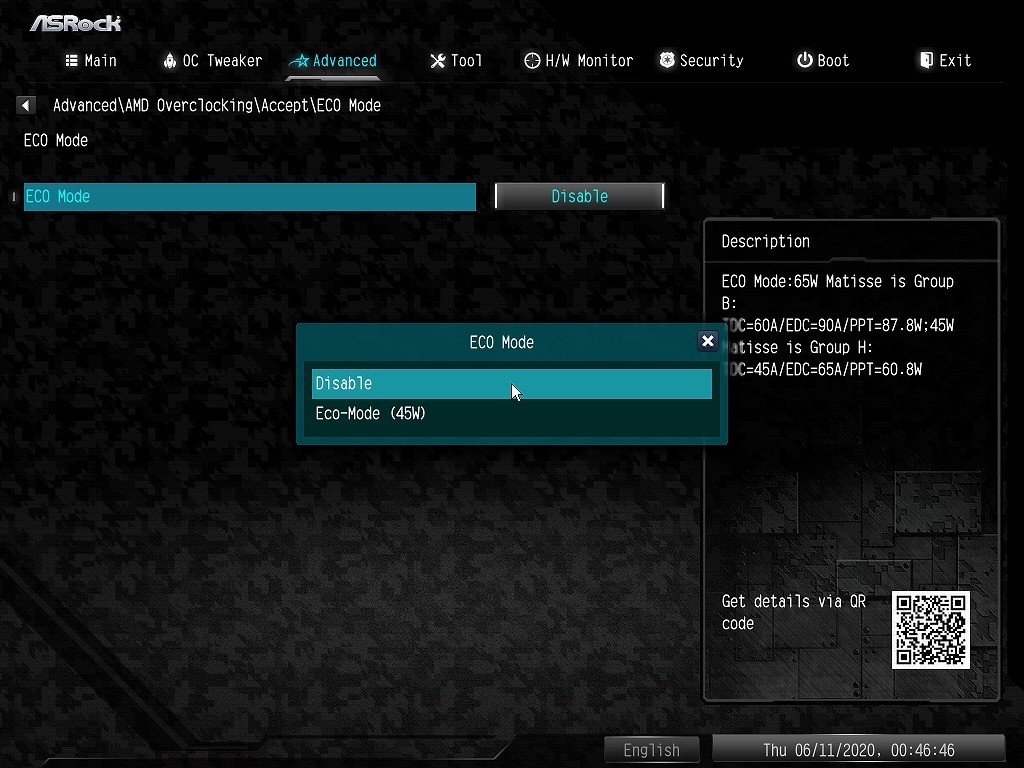The width and height of the screenshot is (1024, 768).
Task: Open the OC Tweaker tab
Action: 212,61
